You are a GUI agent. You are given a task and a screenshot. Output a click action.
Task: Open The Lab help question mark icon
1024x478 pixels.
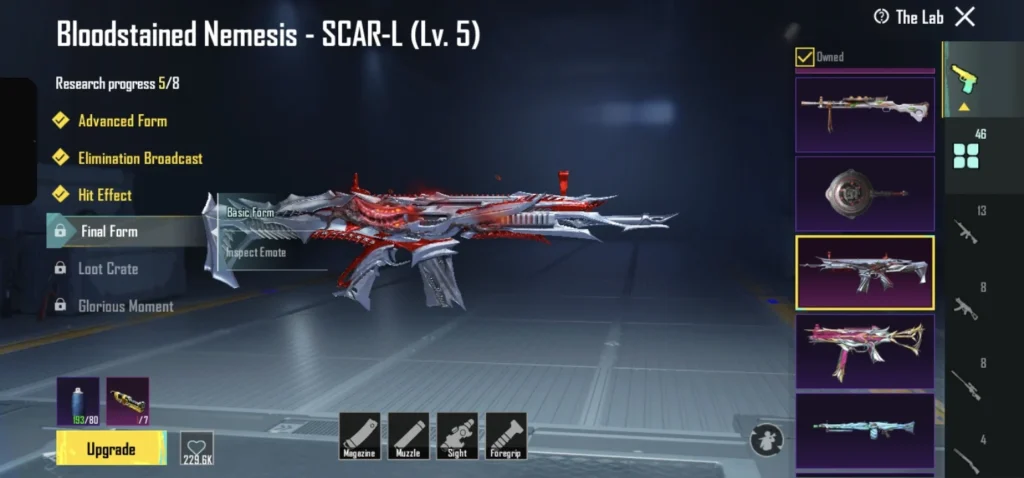[x=881, y=17]
